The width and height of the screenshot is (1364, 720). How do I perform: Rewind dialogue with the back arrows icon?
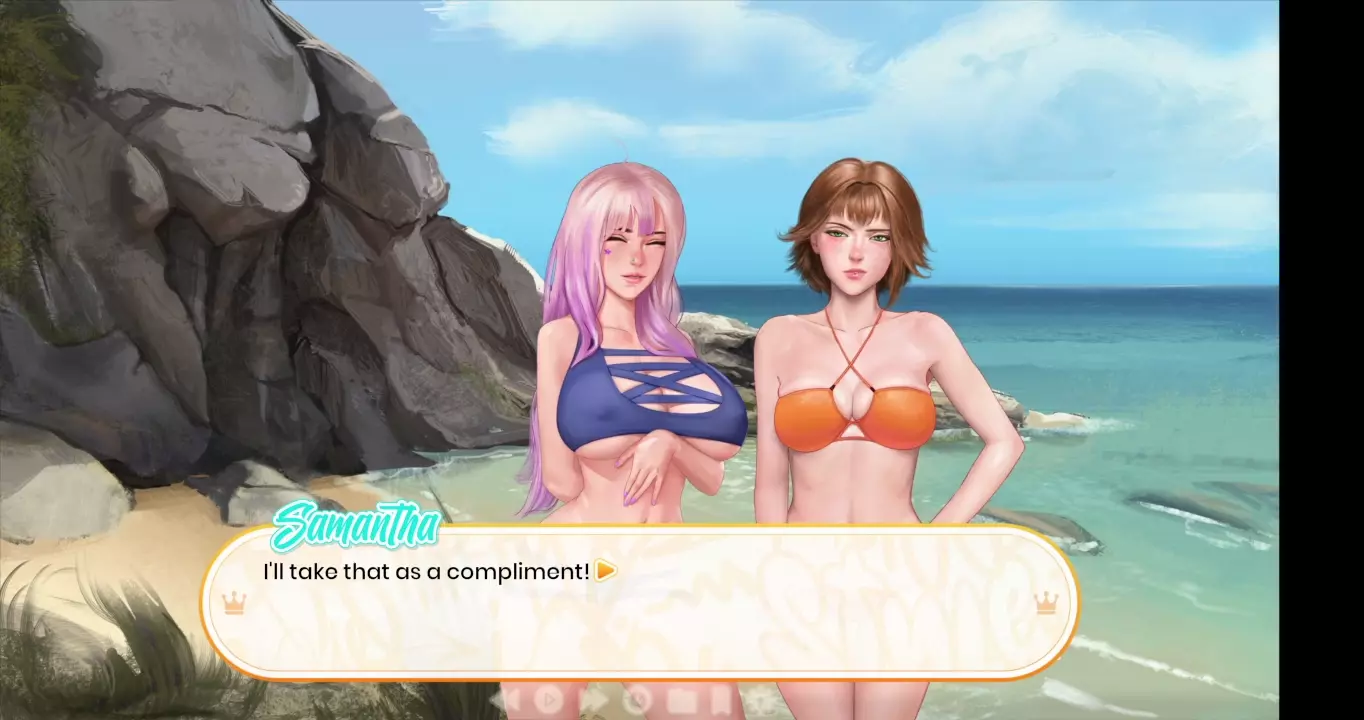pos(510,699)
